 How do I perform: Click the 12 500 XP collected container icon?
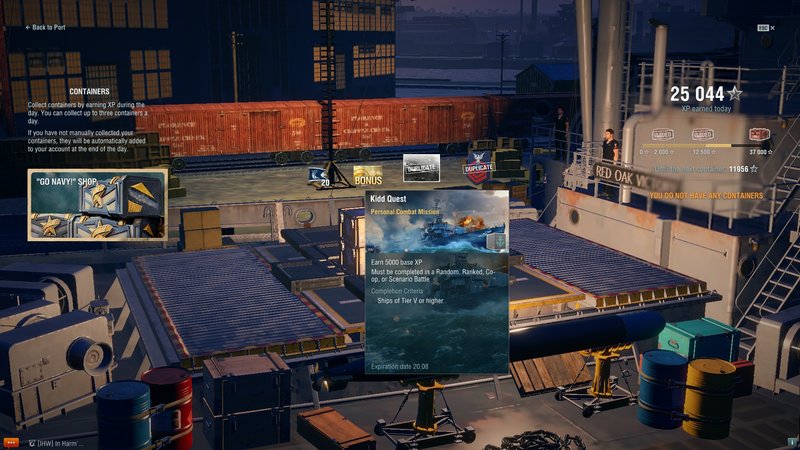[703, 135]
